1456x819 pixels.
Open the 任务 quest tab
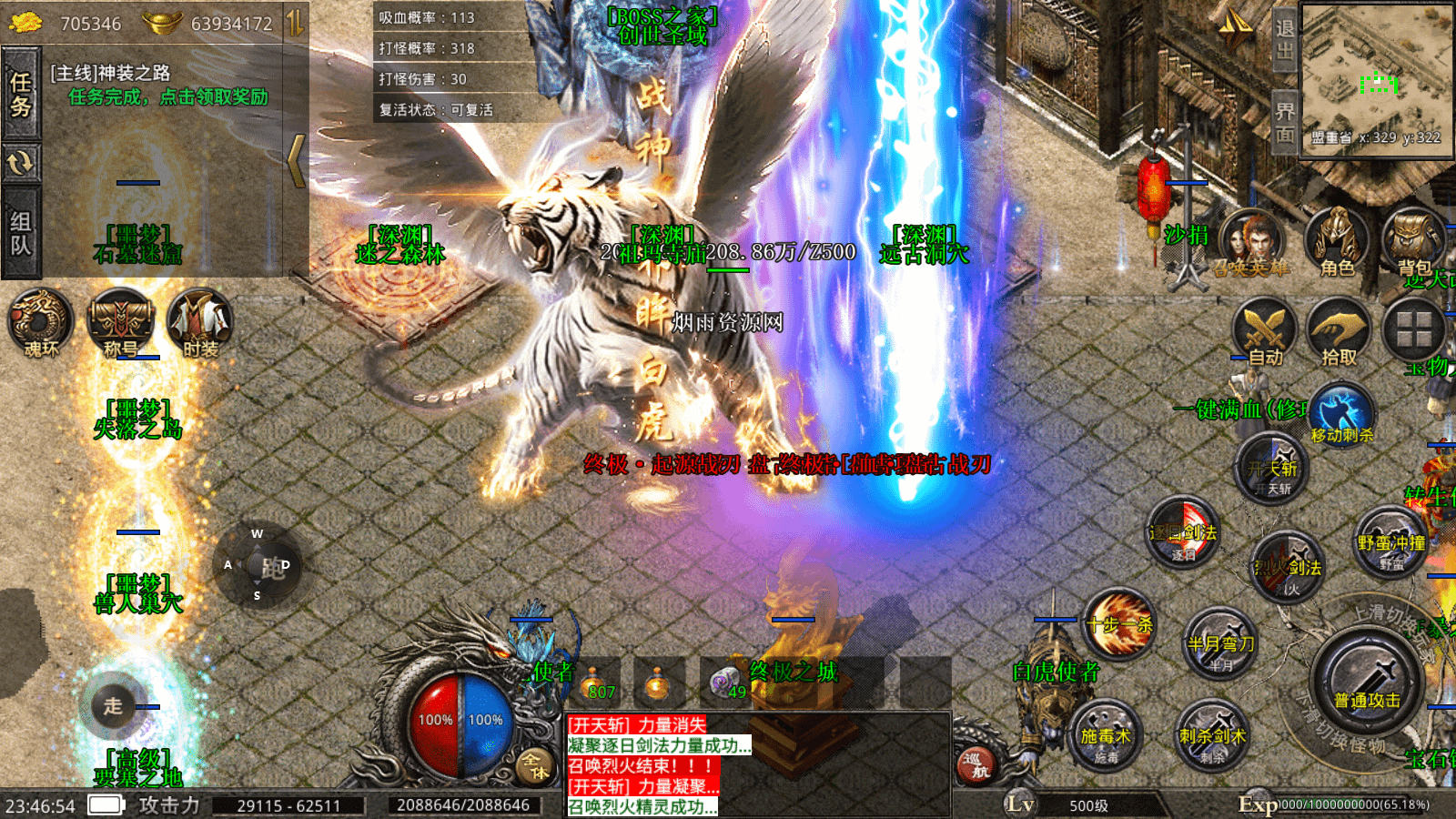coord(20,95)
